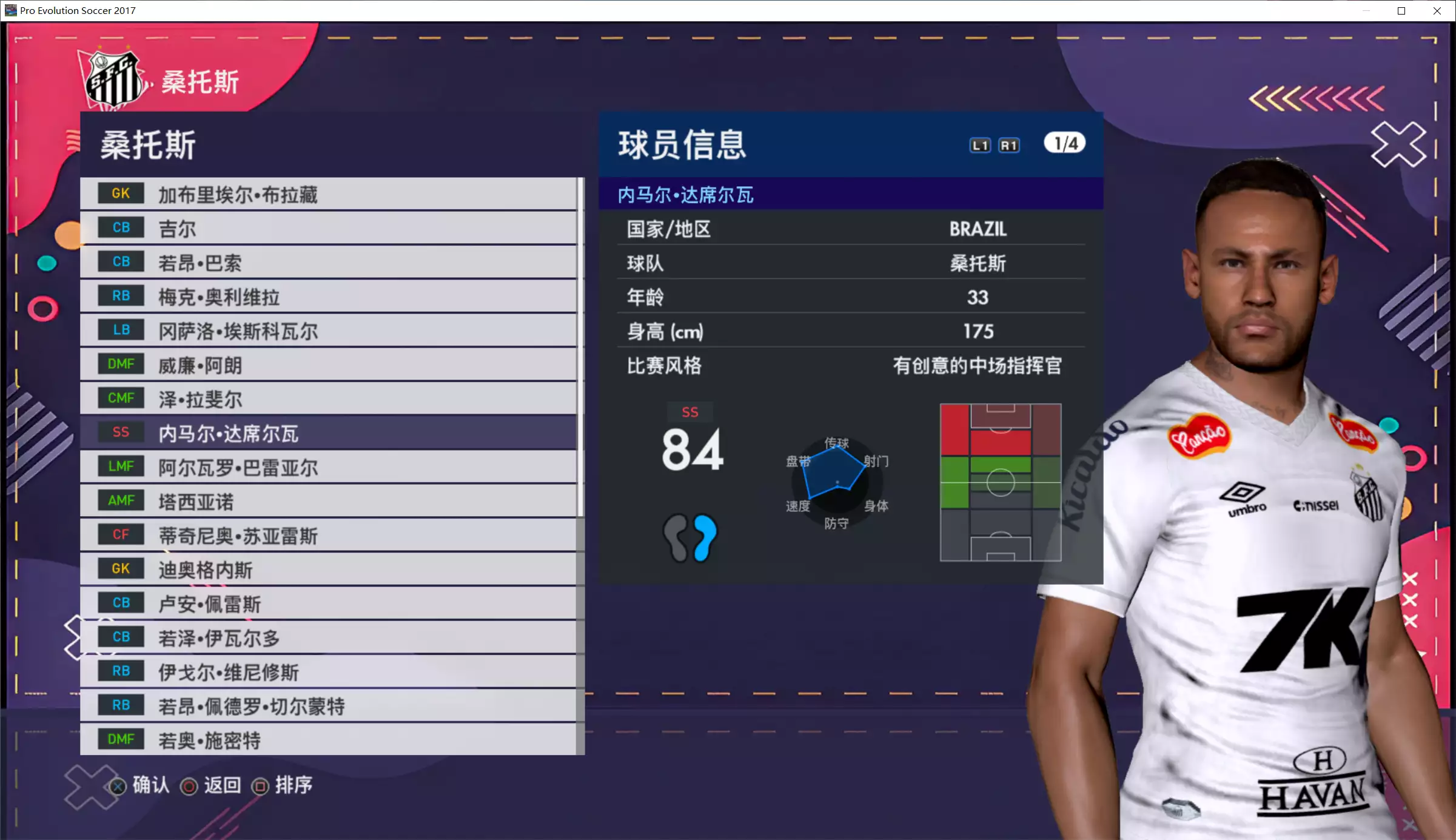
Task: Pick right back 梅克•奥利维拉
Action: click(x=327, y=297)
